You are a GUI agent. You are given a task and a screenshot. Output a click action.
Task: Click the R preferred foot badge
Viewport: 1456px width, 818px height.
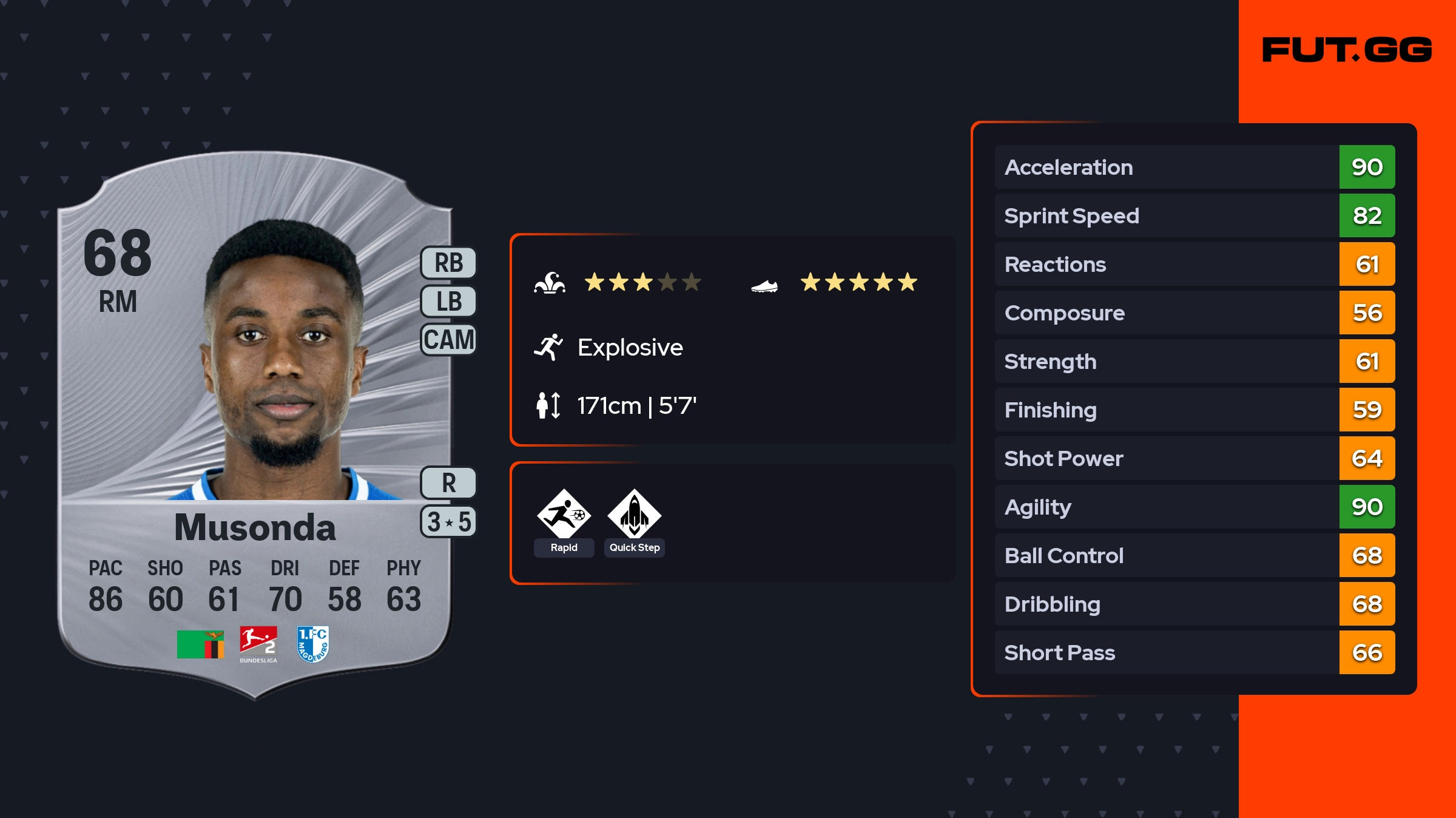[448, 483]
